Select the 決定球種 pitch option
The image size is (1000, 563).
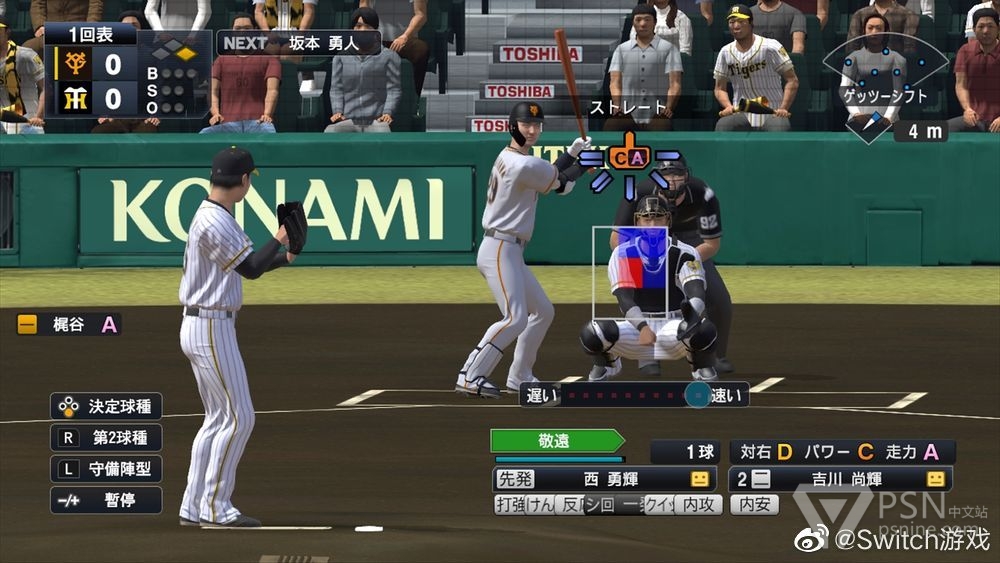coord(106,407)
